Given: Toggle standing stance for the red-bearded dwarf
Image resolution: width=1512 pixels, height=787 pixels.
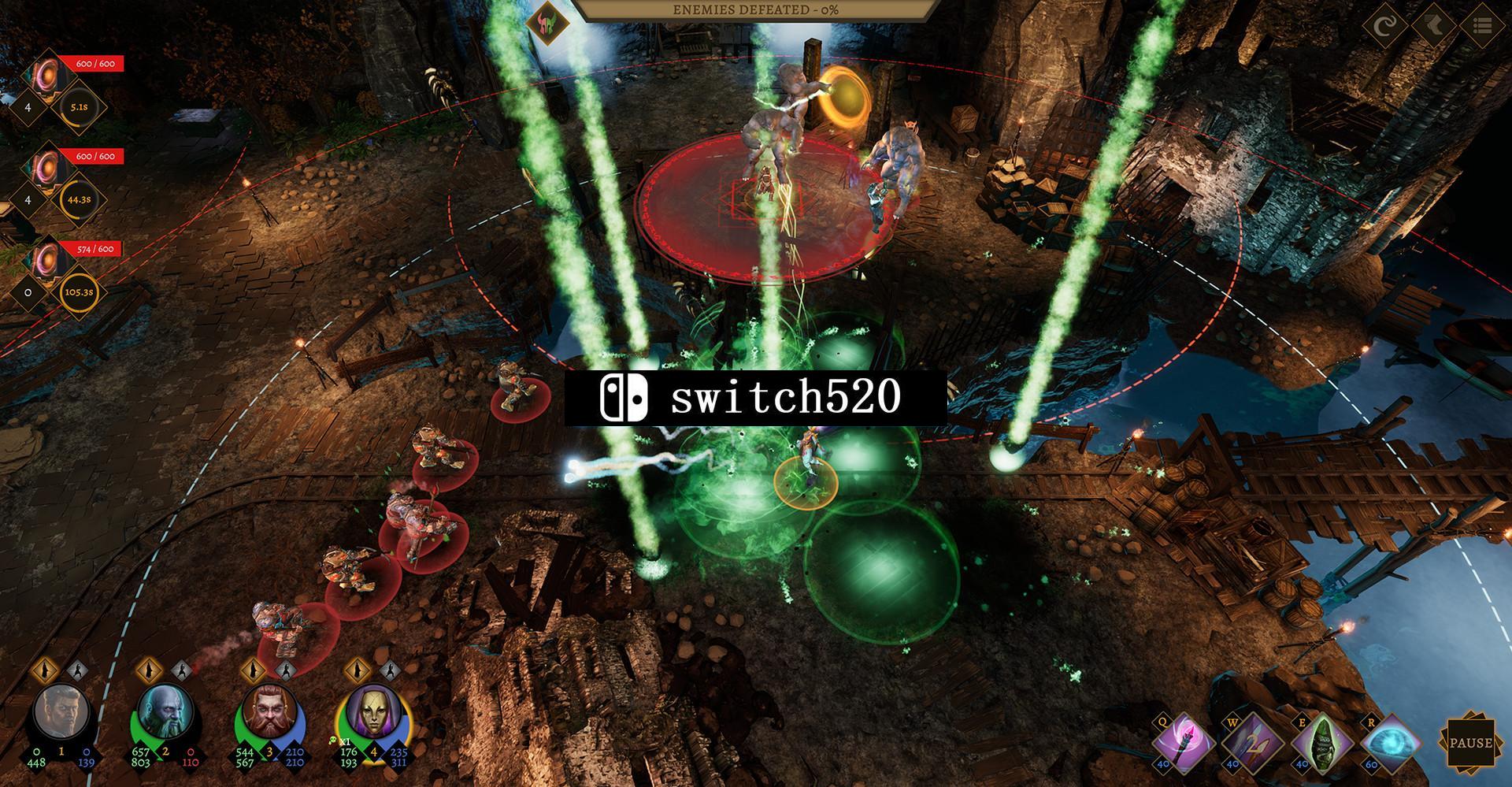Looking at the screenshot, I should [254, 670].
